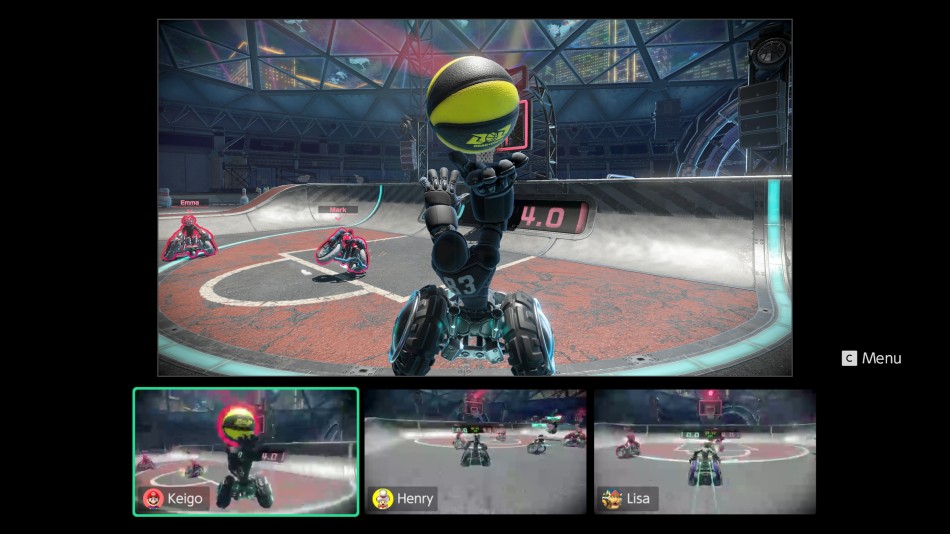Click the main shared gameplay view
950x534 pixels.
pos(474,197)
